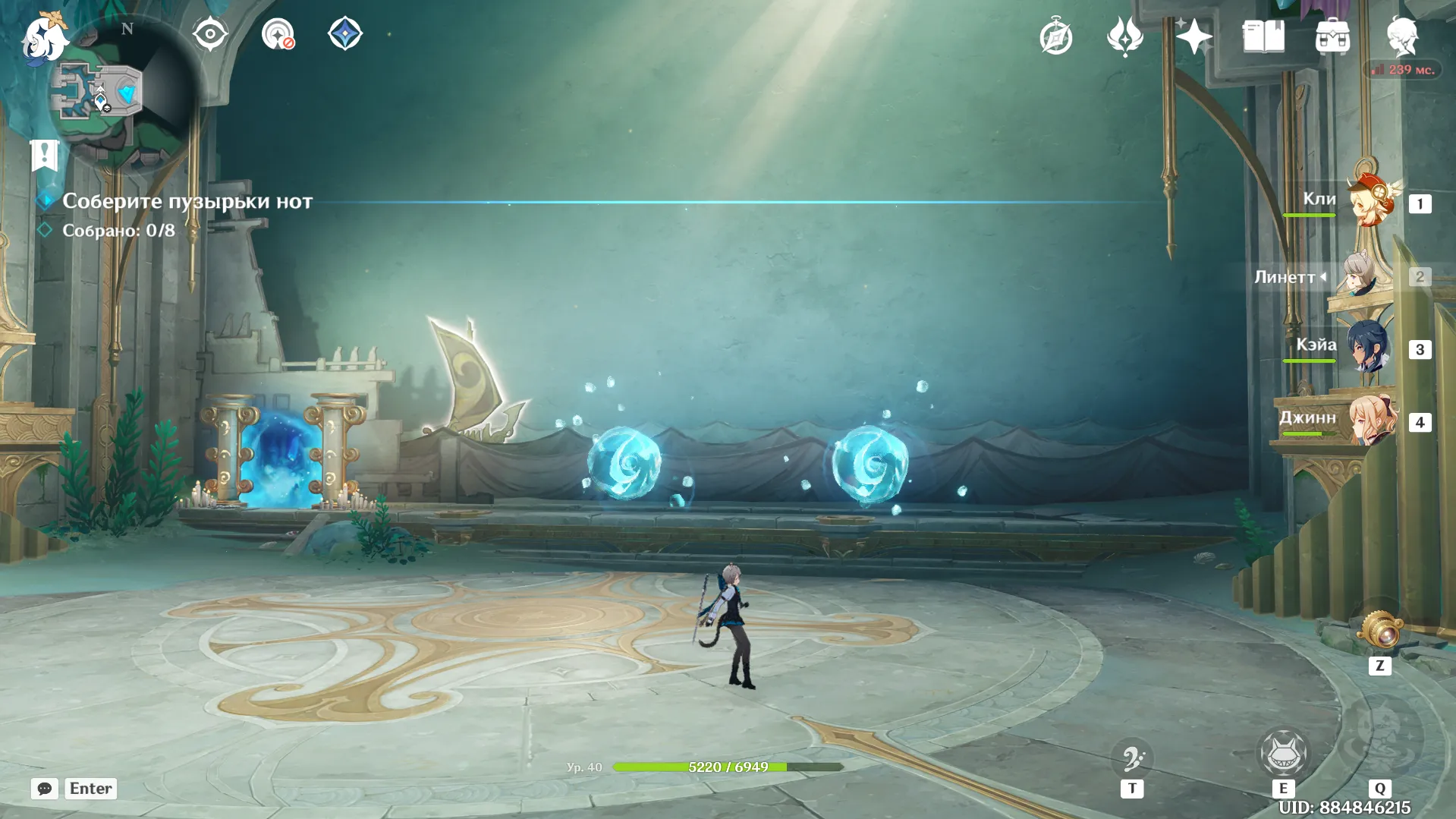Open the blue diamond event icon
Image resolution: width=1456 pixels, height=819 pixels.
point(344,34)
